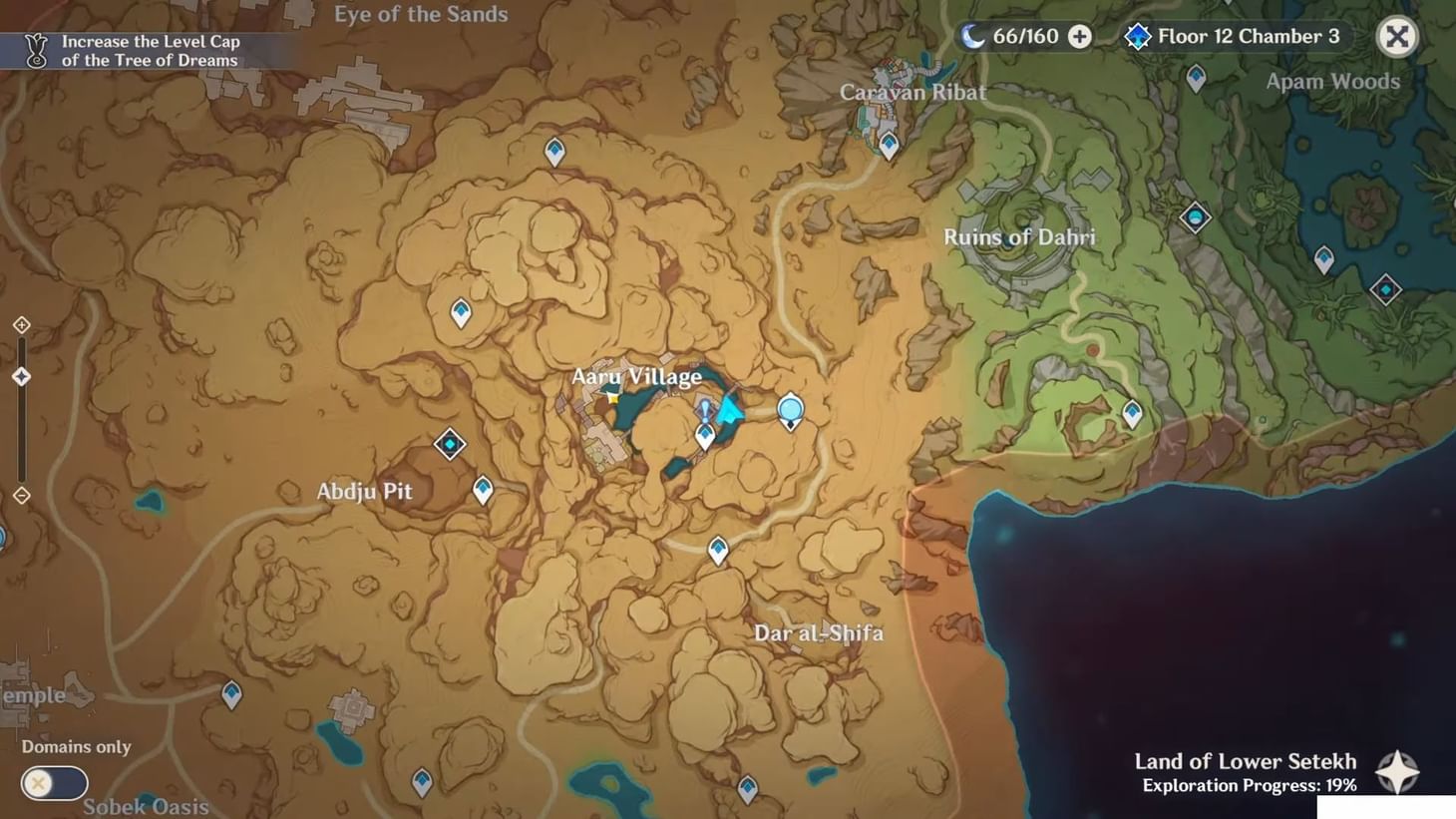Click the zoom-in plus above the zoom slider
This screenshot has width=1456, height=819.
[x=22, y=324]
